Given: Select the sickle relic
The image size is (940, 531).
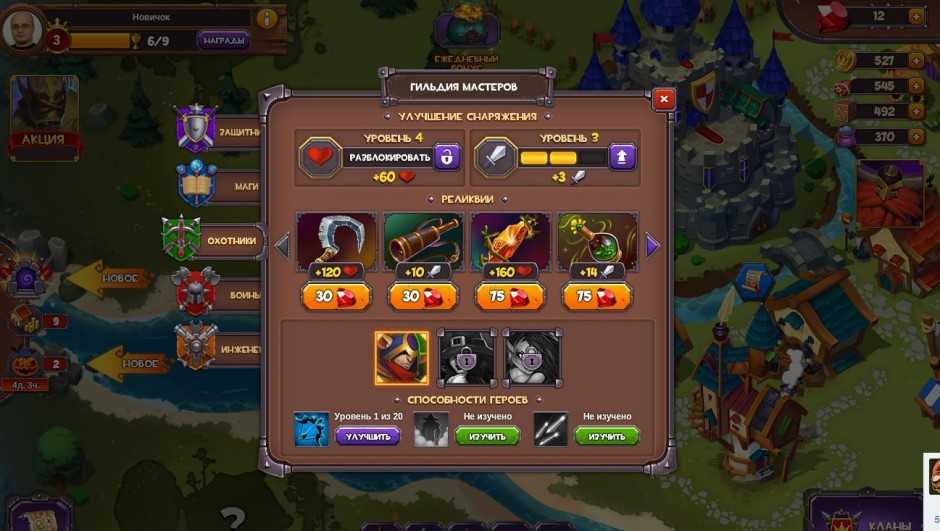Looking at the screenshot, I should pyautogui.click(x=337, y=242).
